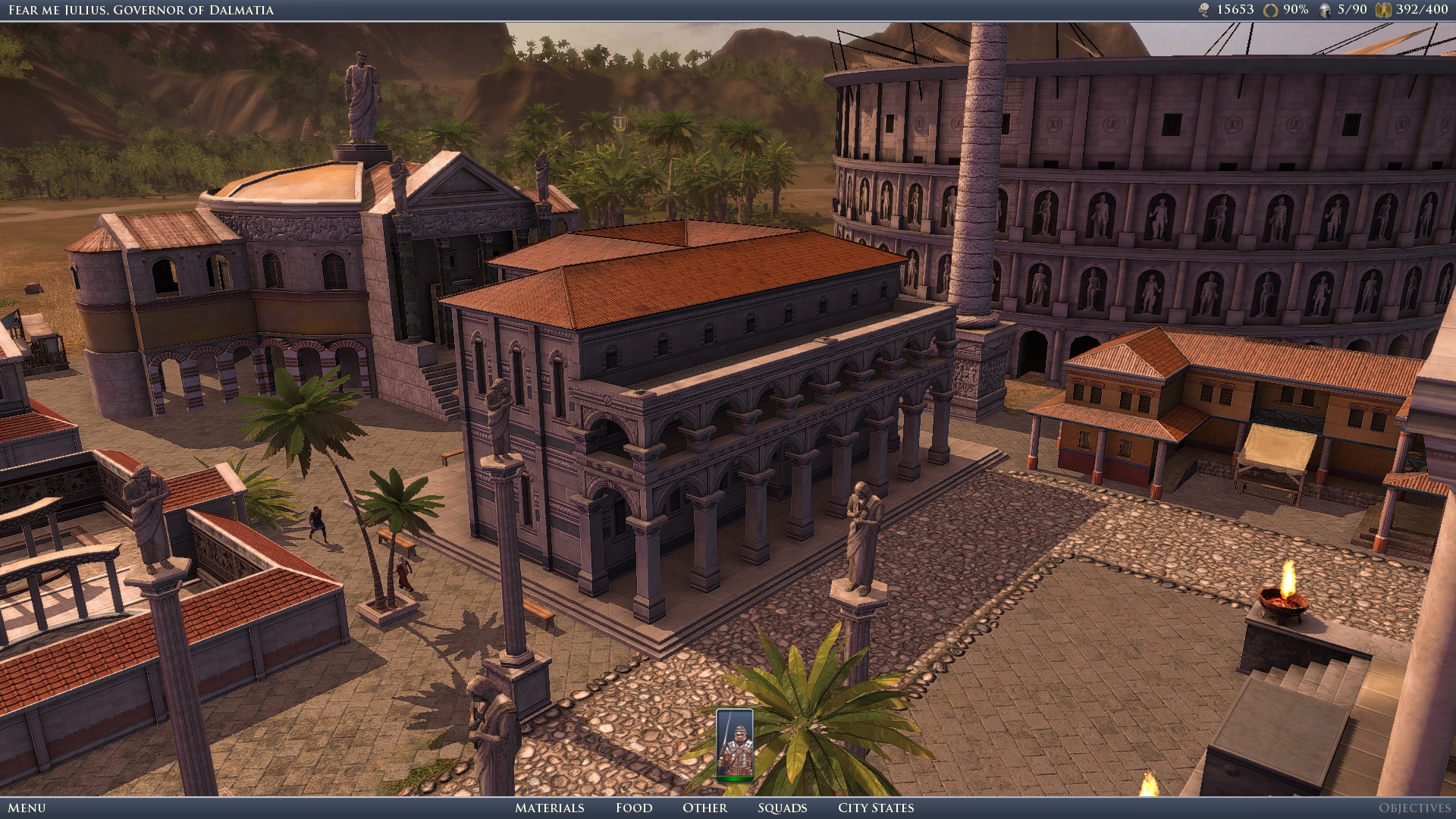1456x819 pixels.
Task: Open the Menu
Action: click(27, 808)
